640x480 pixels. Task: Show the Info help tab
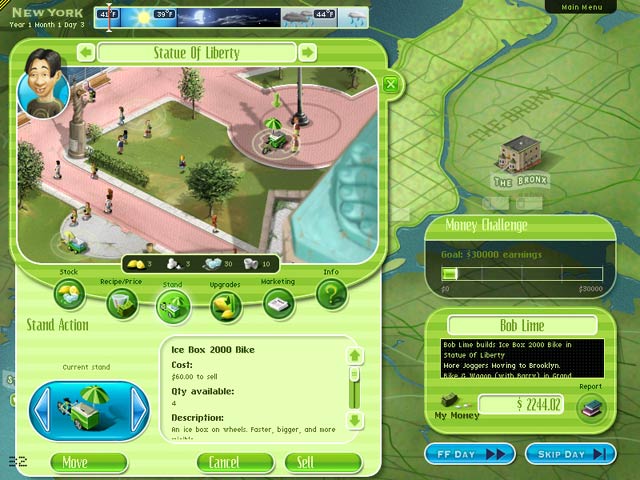pos(331,294)
